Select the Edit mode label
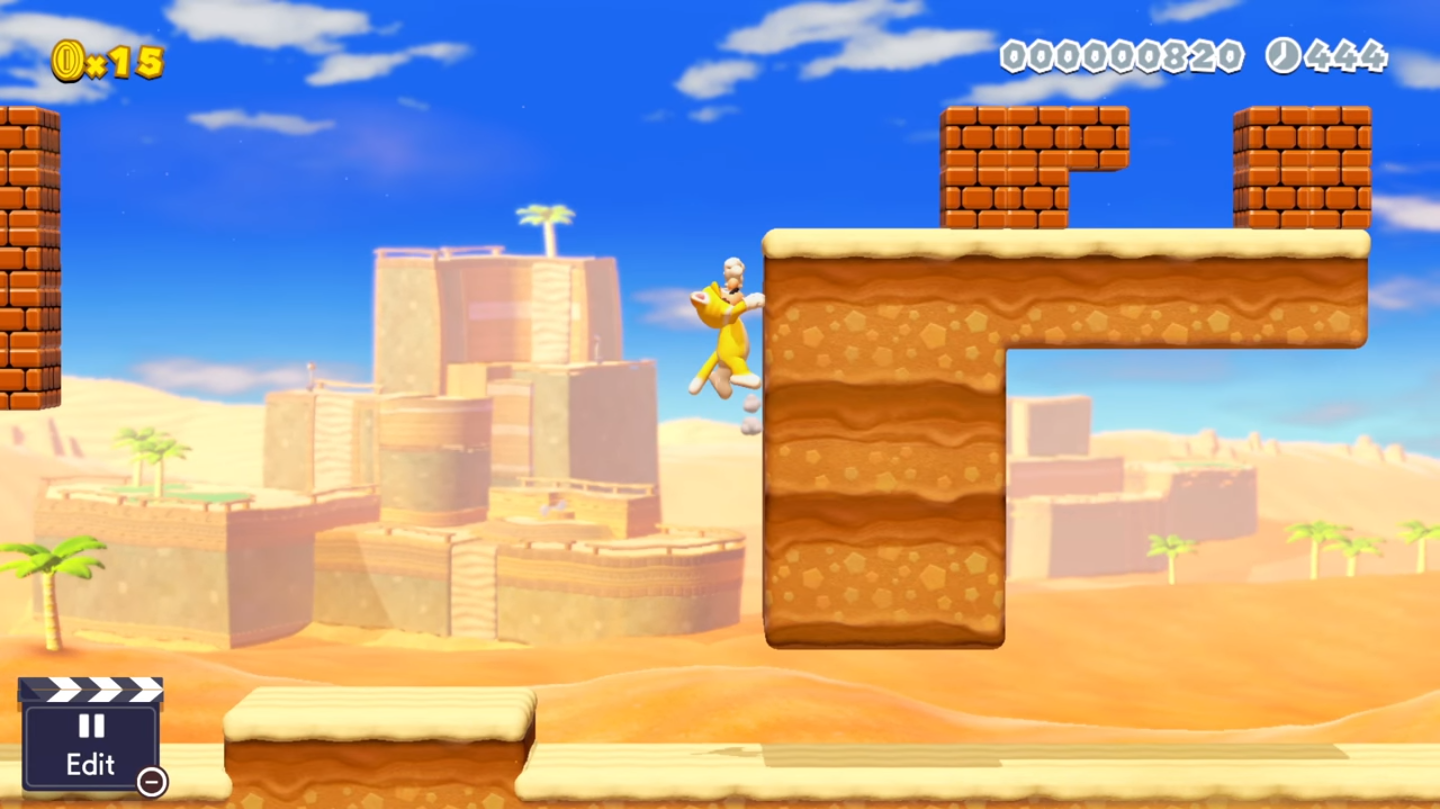The width and height of the screenshot is (1440, 809). pyautogui.click(x=91, y=765)
